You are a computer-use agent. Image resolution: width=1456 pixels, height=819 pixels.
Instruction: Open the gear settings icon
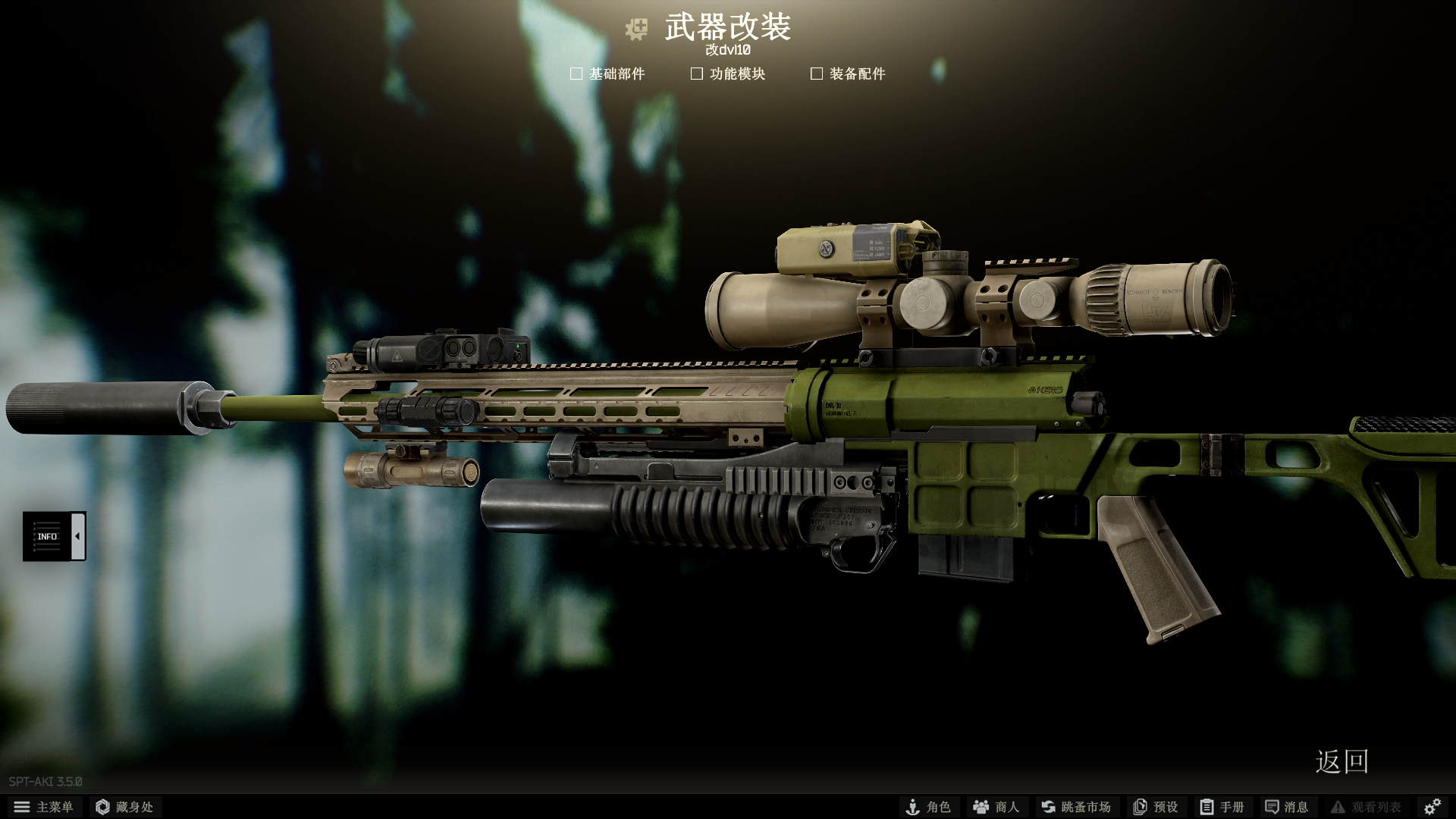[x=1432, y=807]
